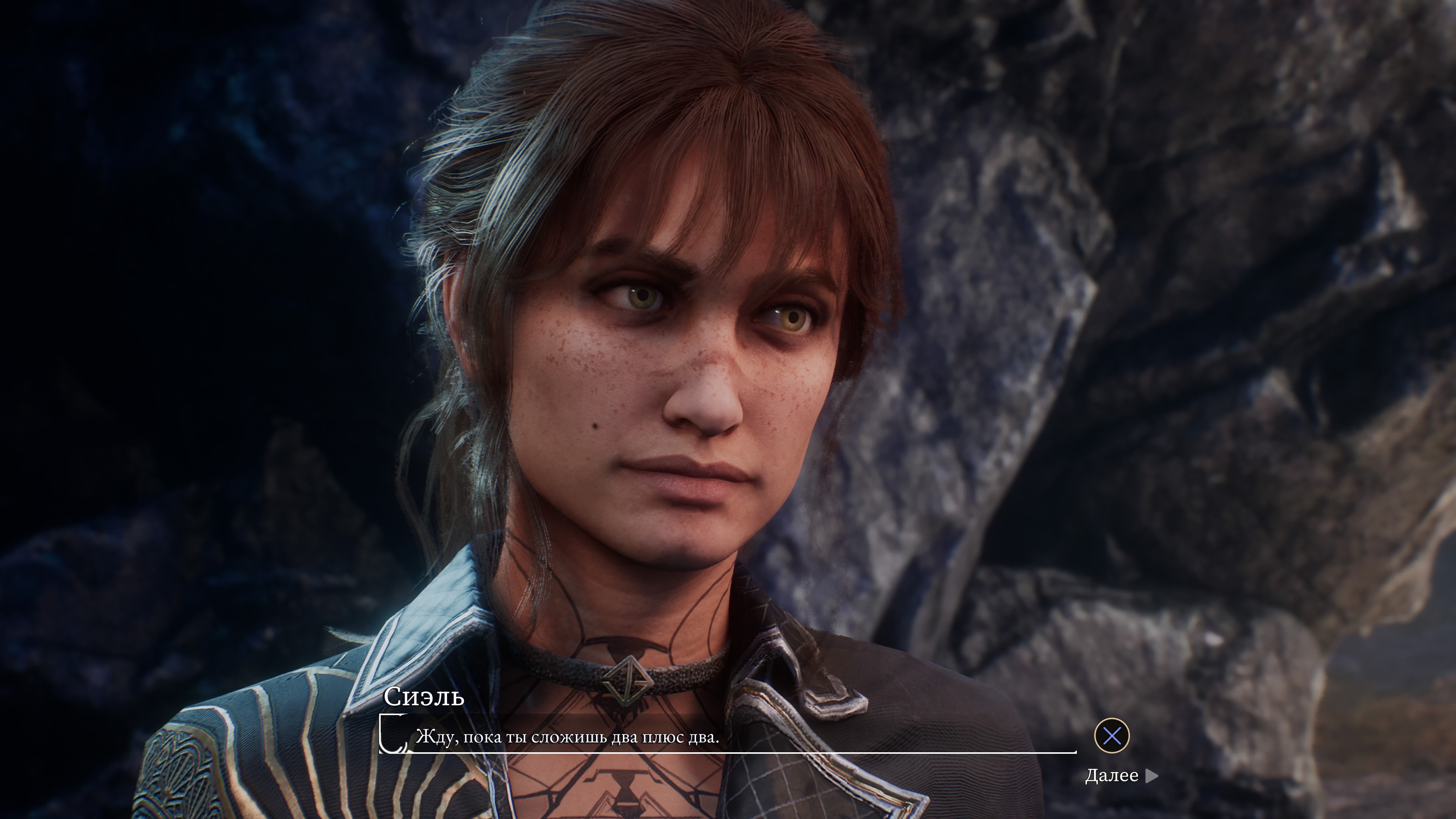Continue the dialogue with the Далее button
Viewport: 1456px width, 819px height.
[1121, 775]
